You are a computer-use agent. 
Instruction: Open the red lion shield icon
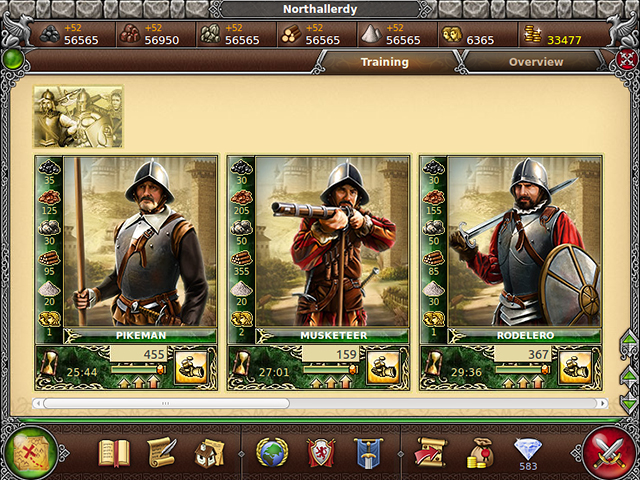tap(320, 453)
